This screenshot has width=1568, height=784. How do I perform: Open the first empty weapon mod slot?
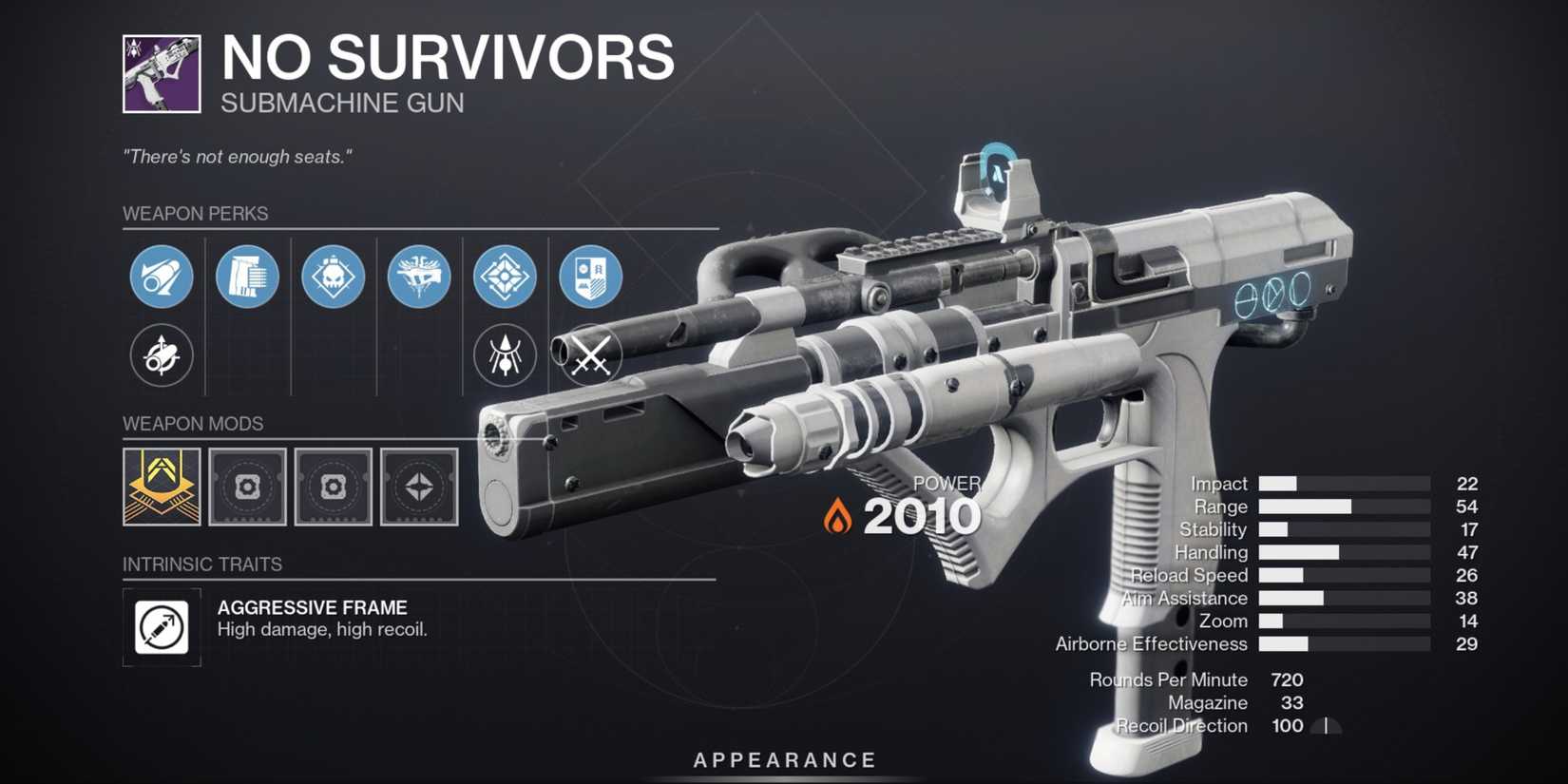coord(246,488)
